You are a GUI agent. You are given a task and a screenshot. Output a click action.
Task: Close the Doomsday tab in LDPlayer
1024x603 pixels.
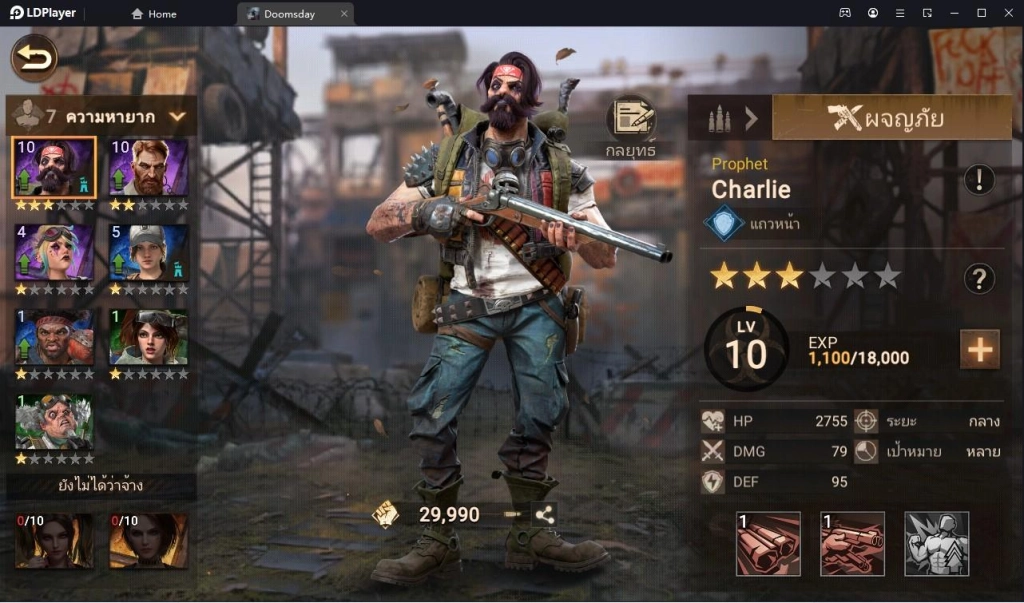[x=344, y=14]
